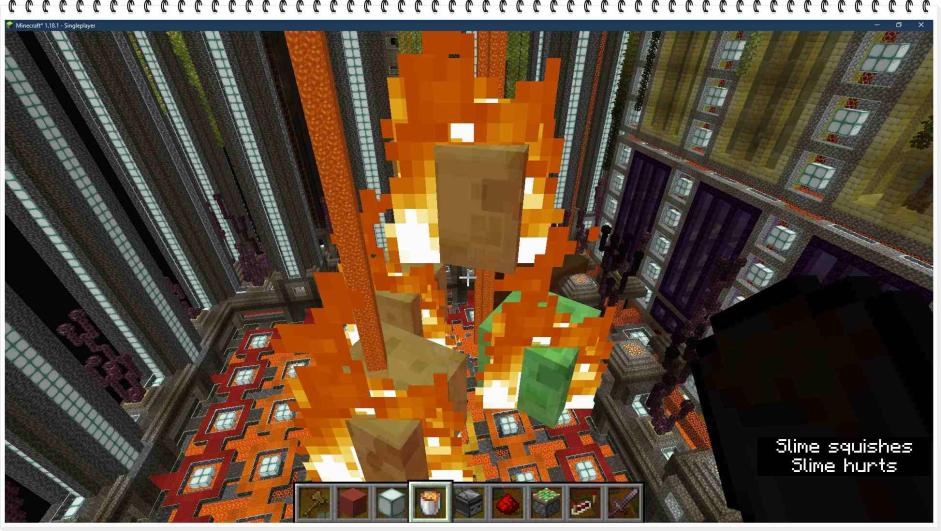941x531 pixels.
Task: Minimize the Minecraft window
Action: point(876,25)
